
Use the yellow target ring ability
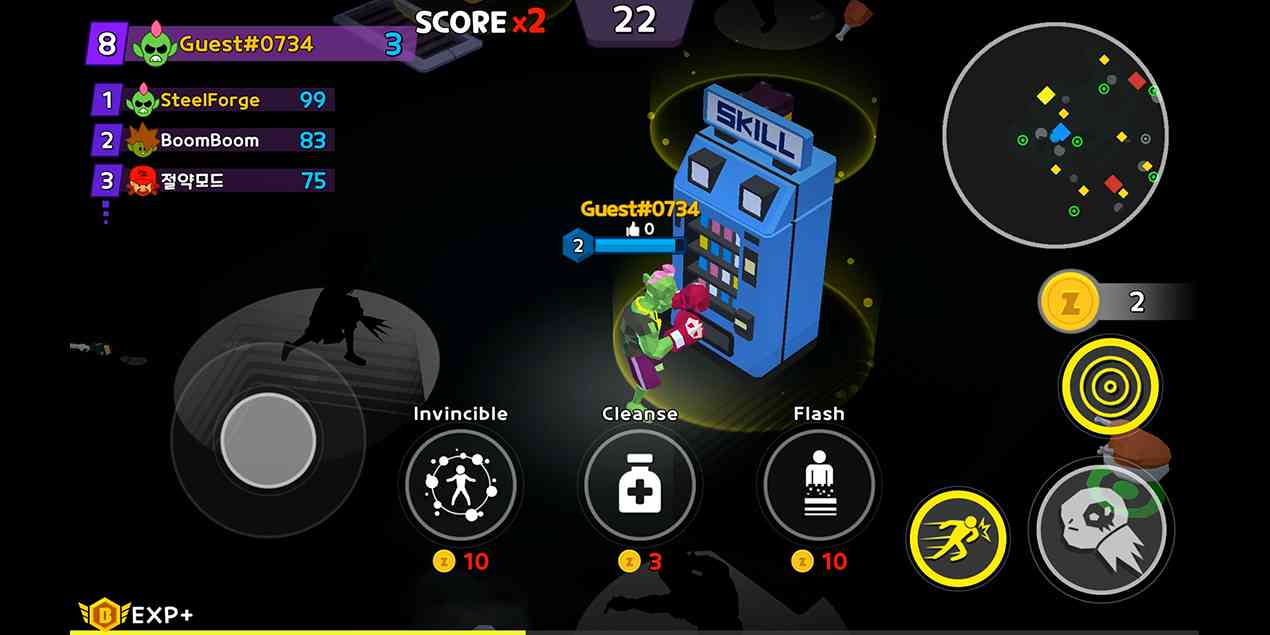coord(1109,385)
